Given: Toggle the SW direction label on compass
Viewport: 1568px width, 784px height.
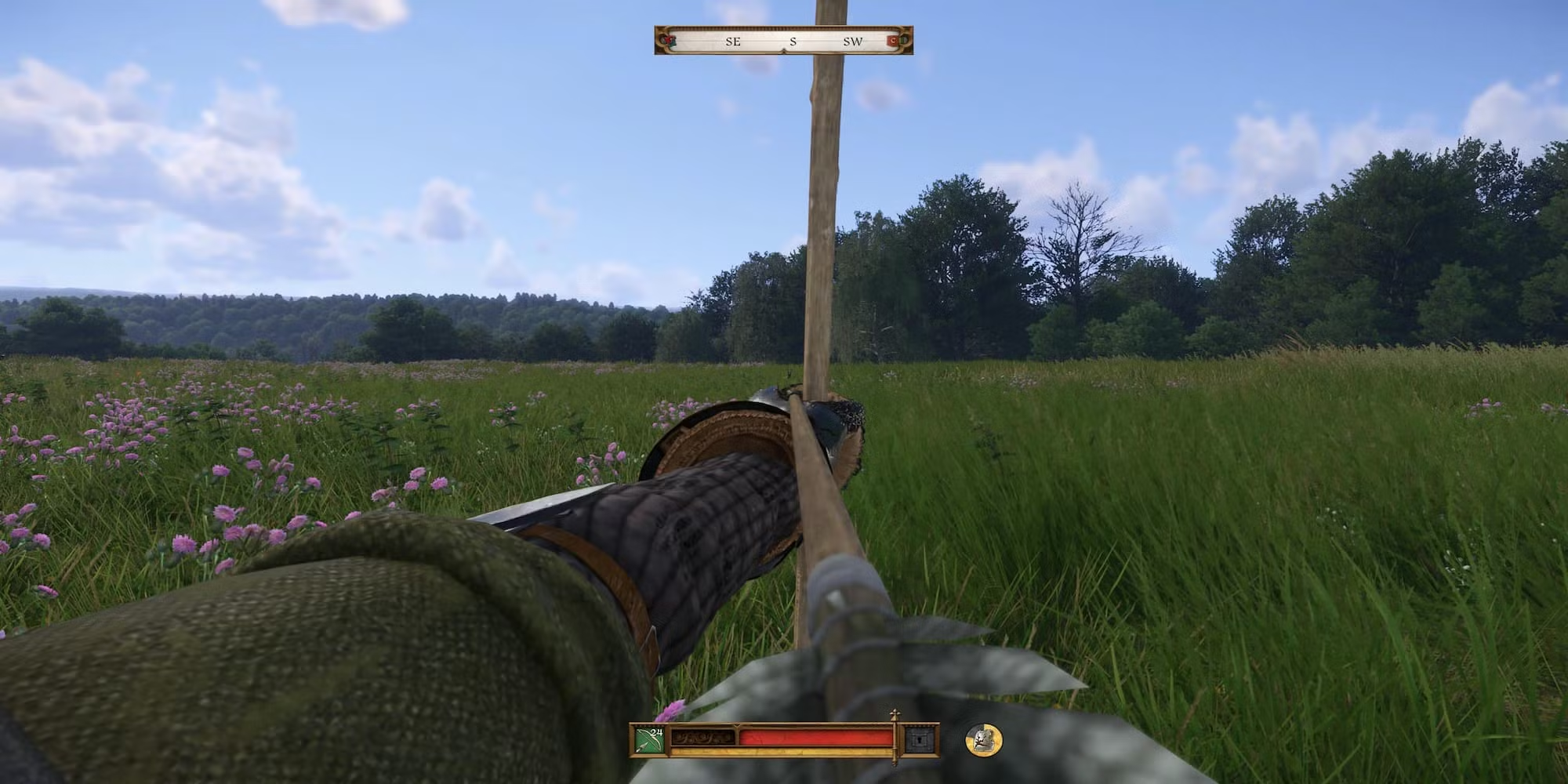Looking at the screenshot, I should (853, 41).
